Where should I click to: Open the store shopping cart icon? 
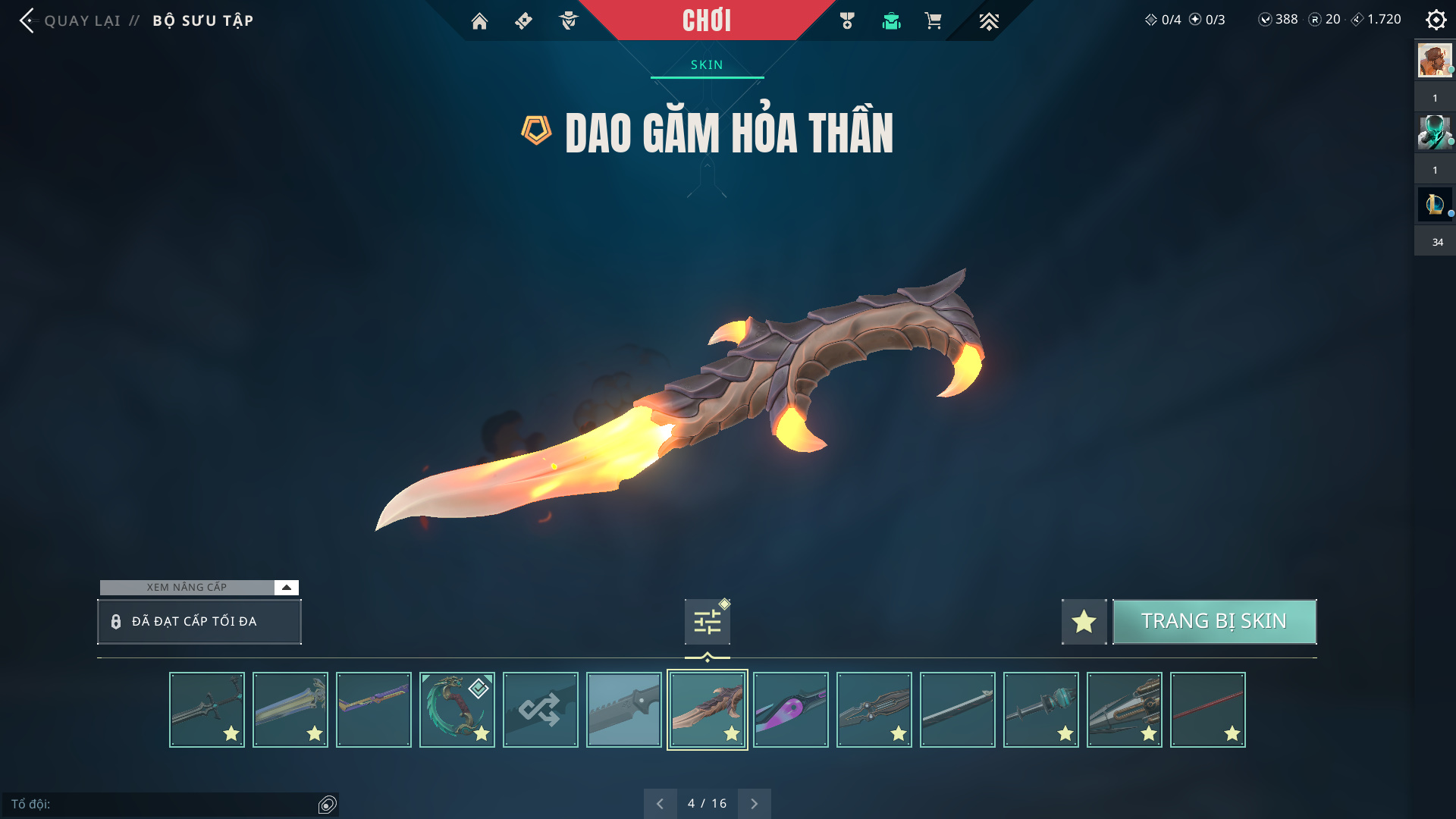(933, 21)
